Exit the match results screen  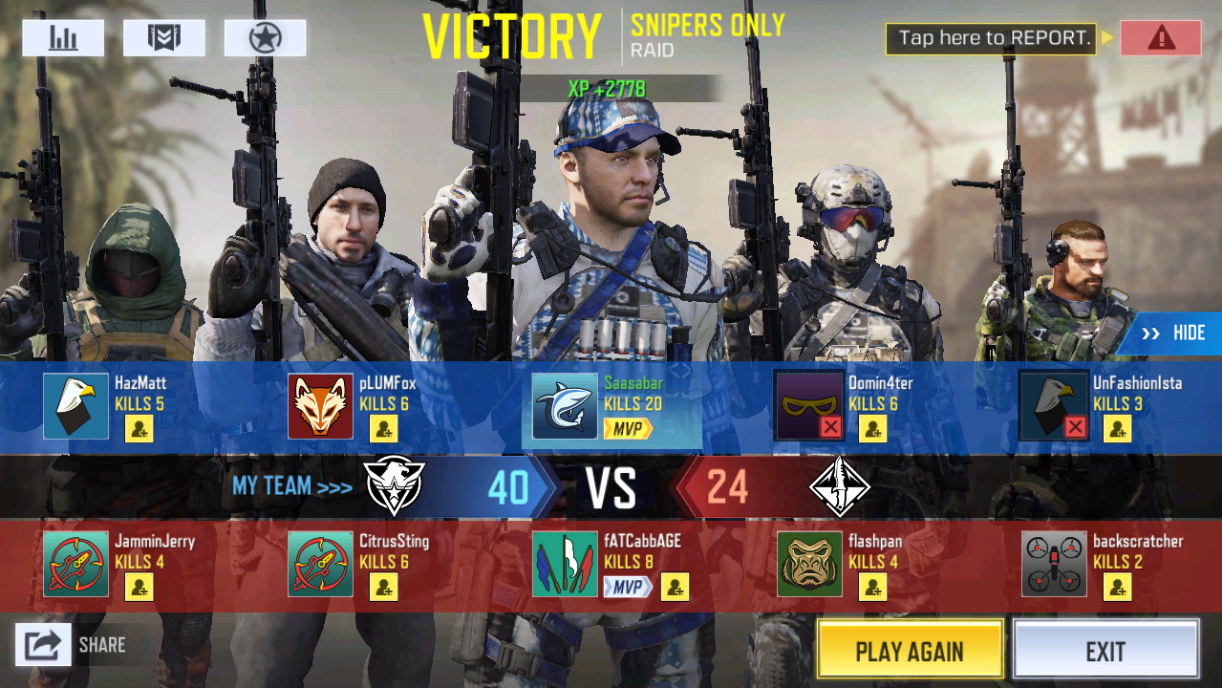(1105, 651)
